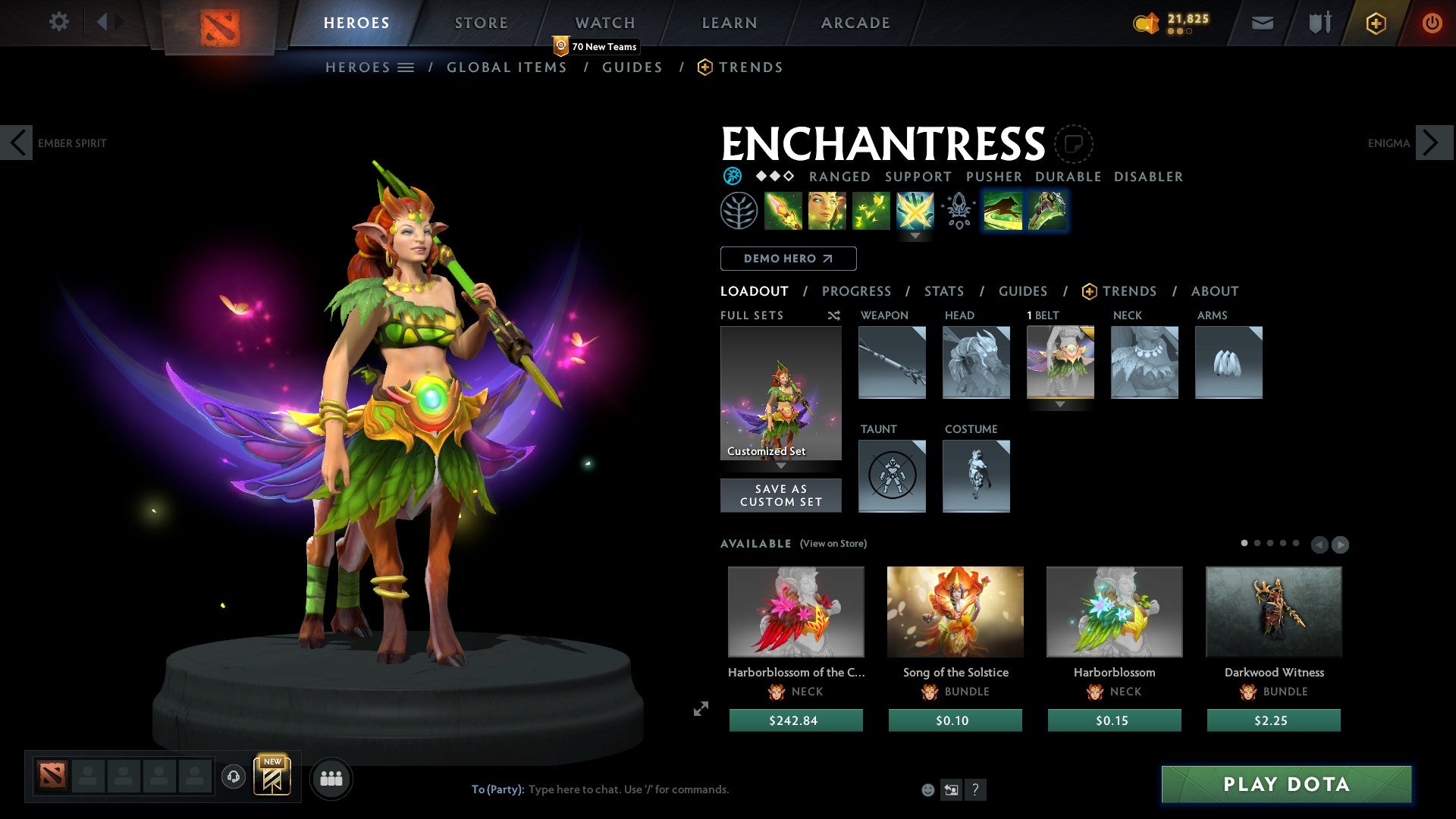Switch to the Progress tab
Viewport: 1456px width, 819px height.
(856, 291)
